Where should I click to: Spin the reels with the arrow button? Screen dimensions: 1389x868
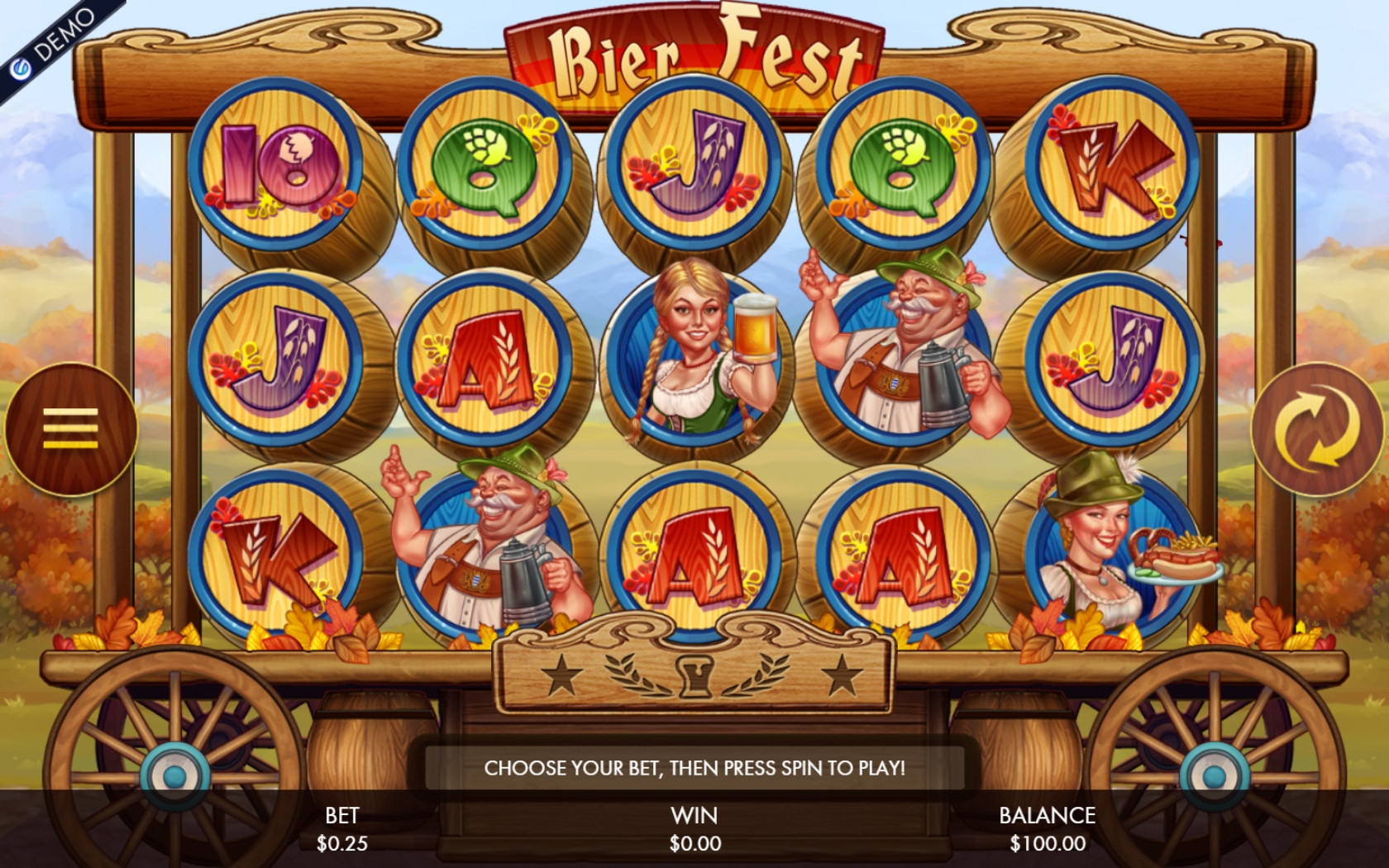pyautogui.click(x=1315, y=428)
